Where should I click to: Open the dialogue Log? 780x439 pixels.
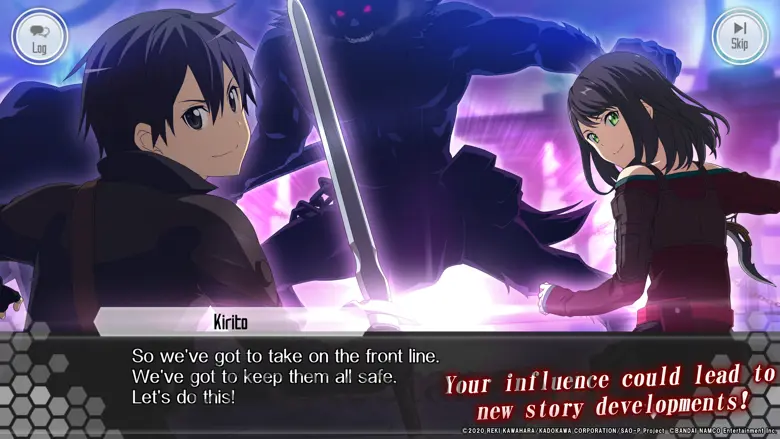point(39,37)
